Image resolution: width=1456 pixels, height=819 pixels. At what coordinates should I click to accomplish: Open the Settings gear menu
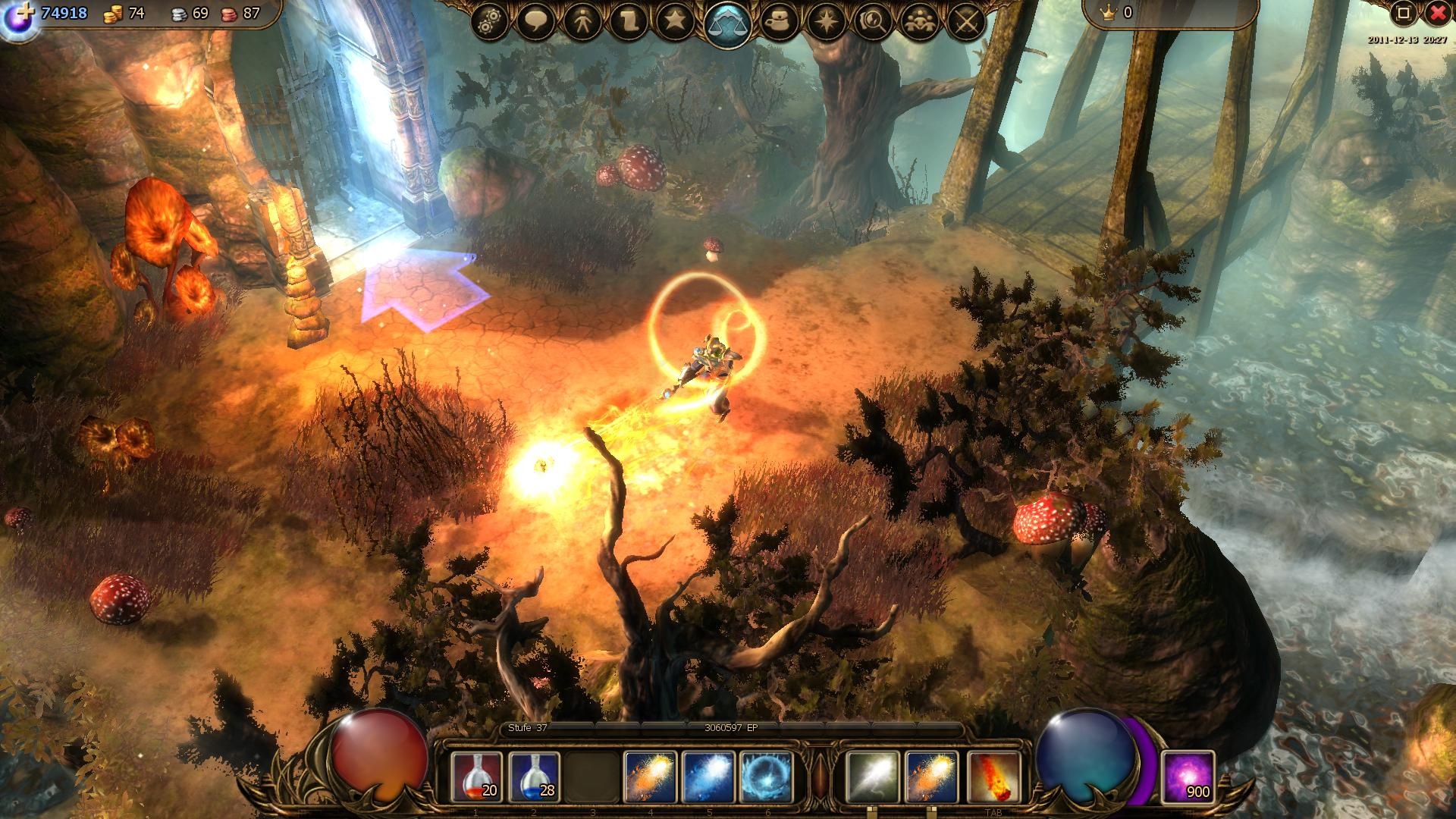pyautogui.click(x=490, y=20)
